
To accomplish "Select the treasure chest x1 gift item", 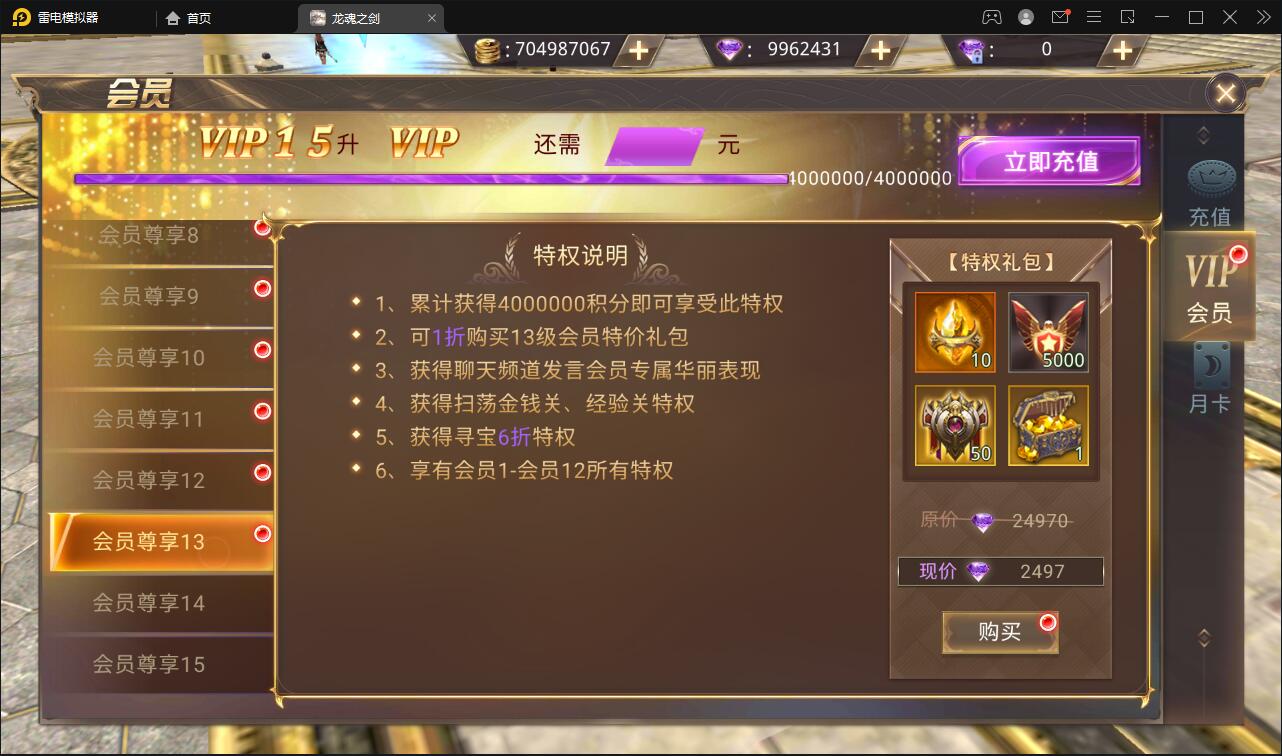I will point(1049,428).
